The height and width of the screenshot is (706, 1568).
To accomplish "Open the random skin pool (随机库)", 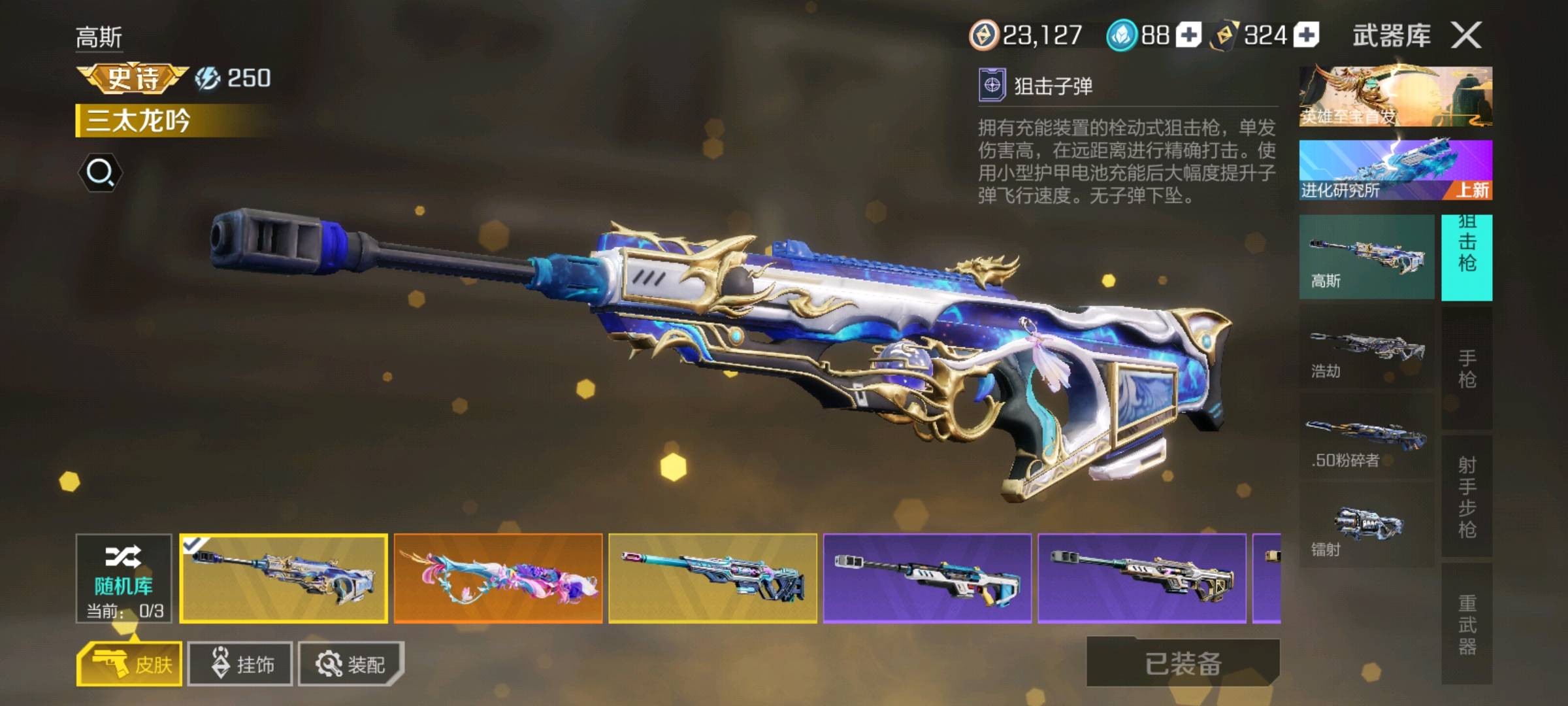I will [123, 578].
